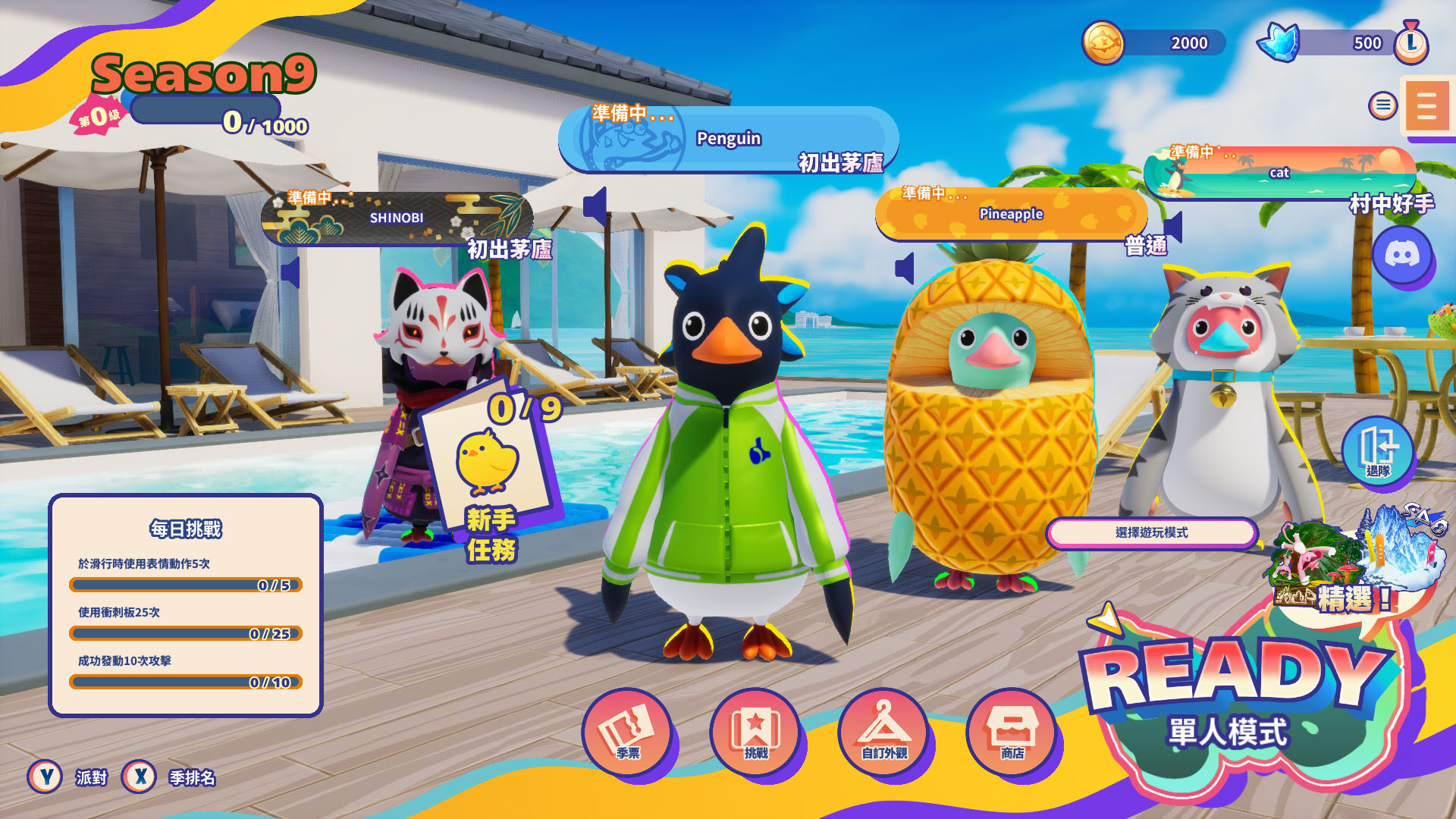Viewport: 1456px width, 819px height.
Task: Click the READY button
Action: [1236, 679]
